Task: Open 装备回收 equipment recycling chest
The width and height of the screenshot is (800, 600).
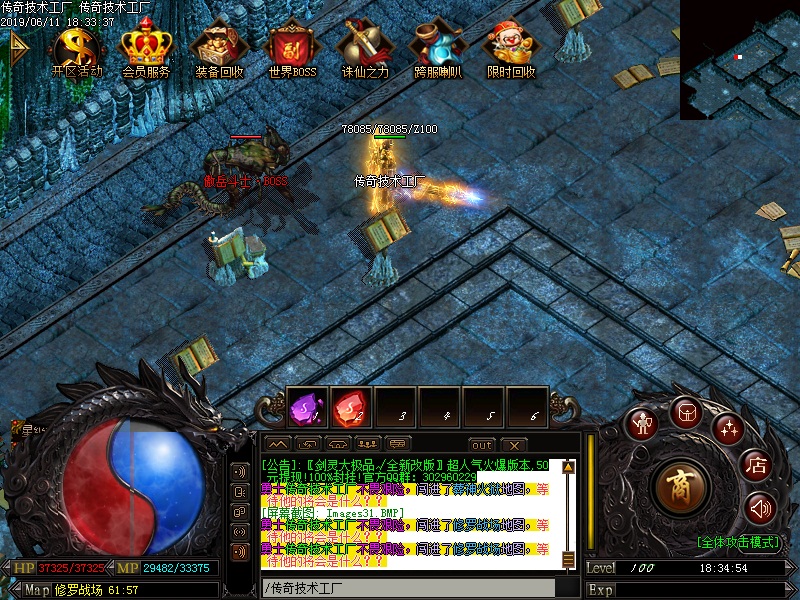Action: [x=219, y=48]
